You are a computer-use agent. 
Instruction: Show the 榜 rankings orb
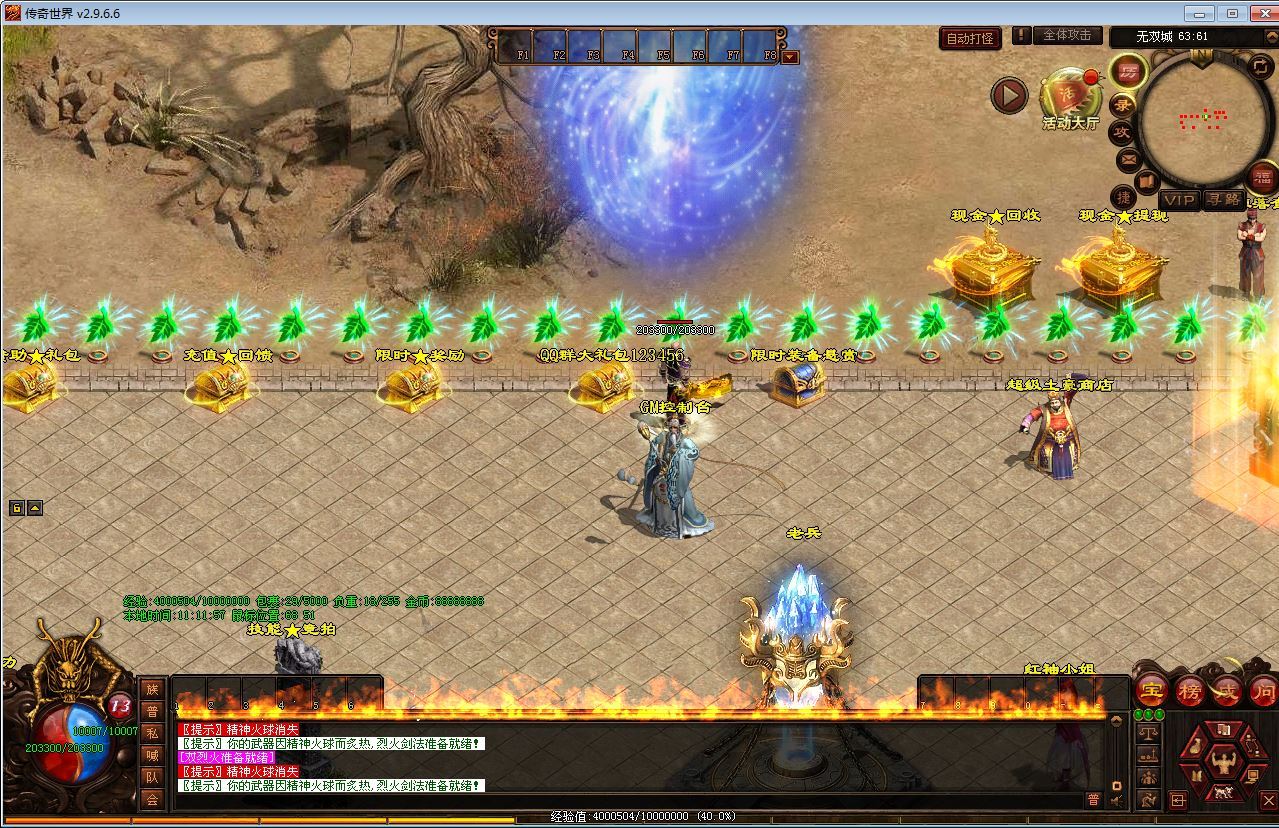[x=1190, y=690]
